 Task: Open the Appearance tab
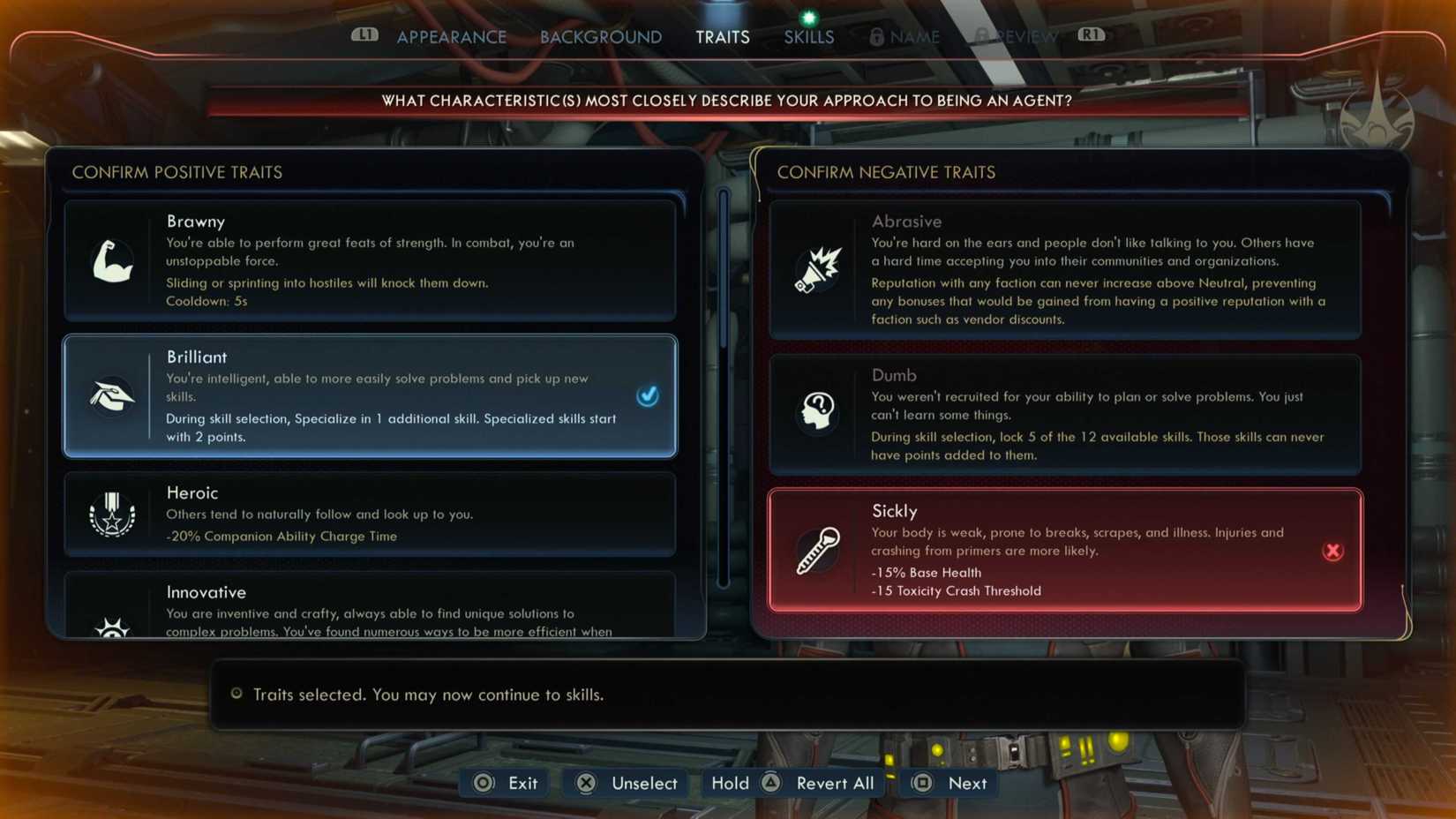pos(451,36)
